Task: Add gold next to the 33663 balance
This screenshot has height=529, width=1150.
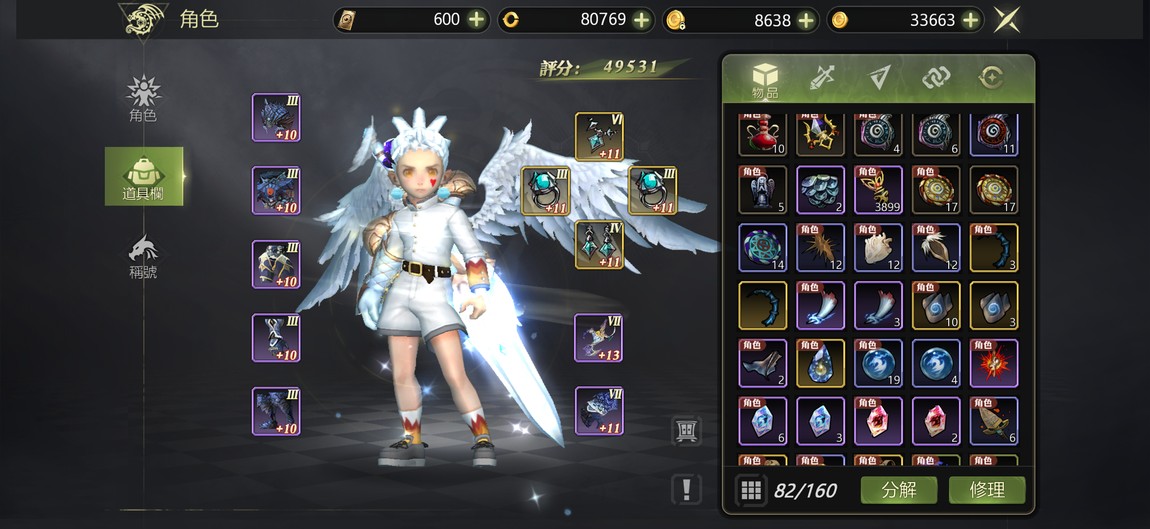Action: point(970,19)
